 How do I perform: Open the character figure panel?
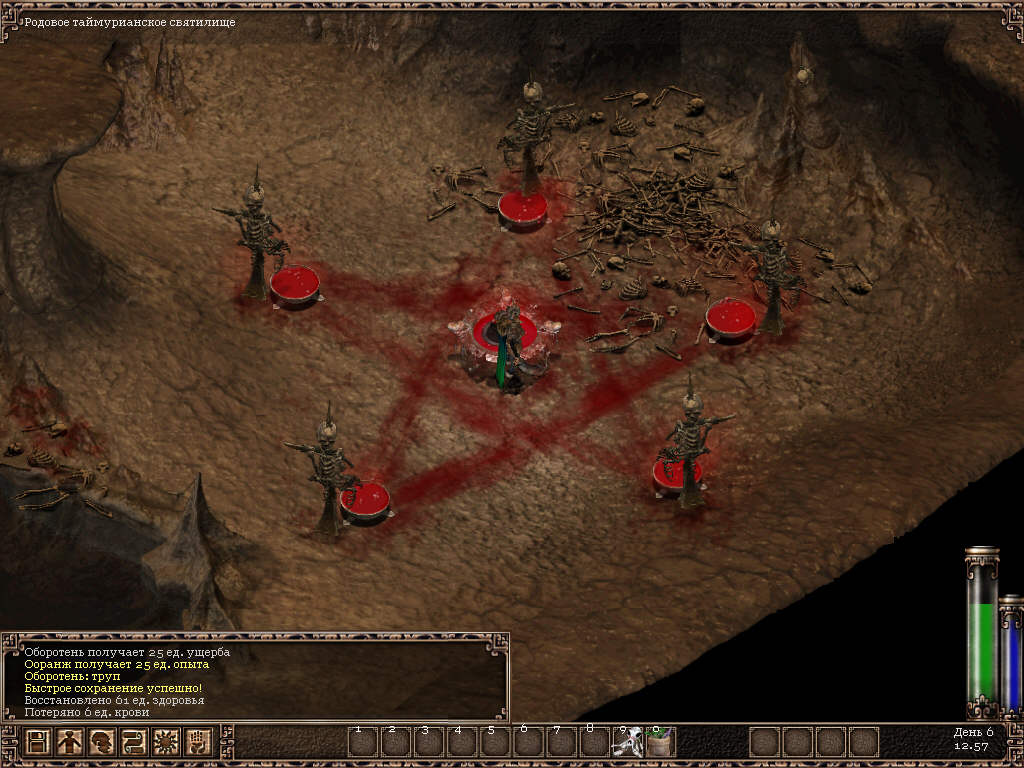point(70,742)
